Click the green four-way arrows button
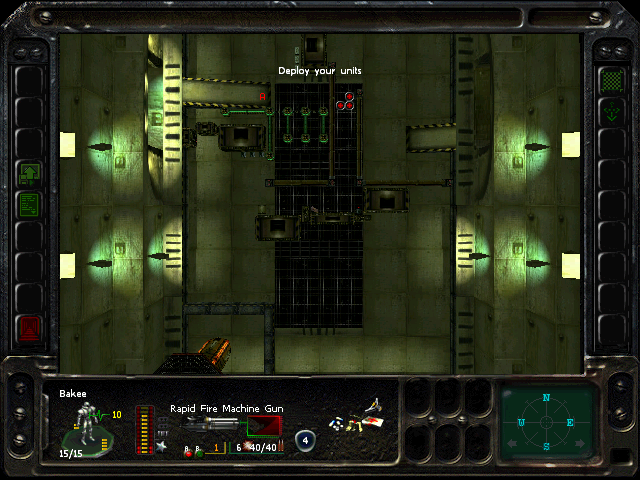 609,111
